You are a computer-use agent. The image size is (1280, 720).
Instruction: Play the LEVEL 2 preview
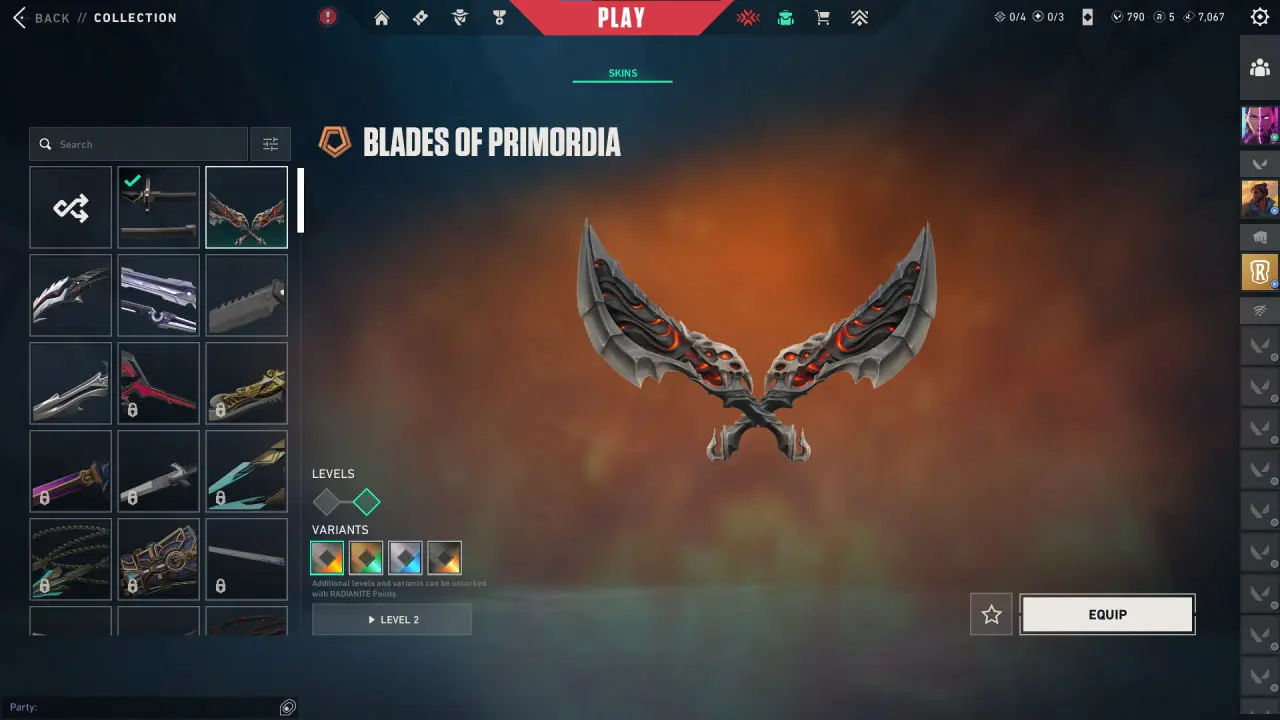(392, 619)
